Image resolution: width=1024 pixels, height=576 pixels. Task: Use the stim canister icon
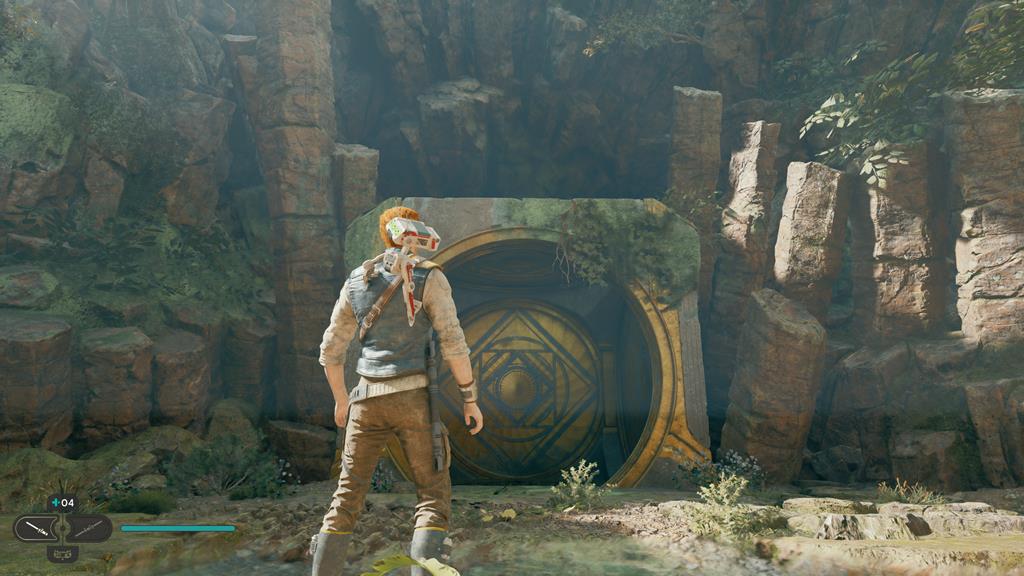coord(55,502)
